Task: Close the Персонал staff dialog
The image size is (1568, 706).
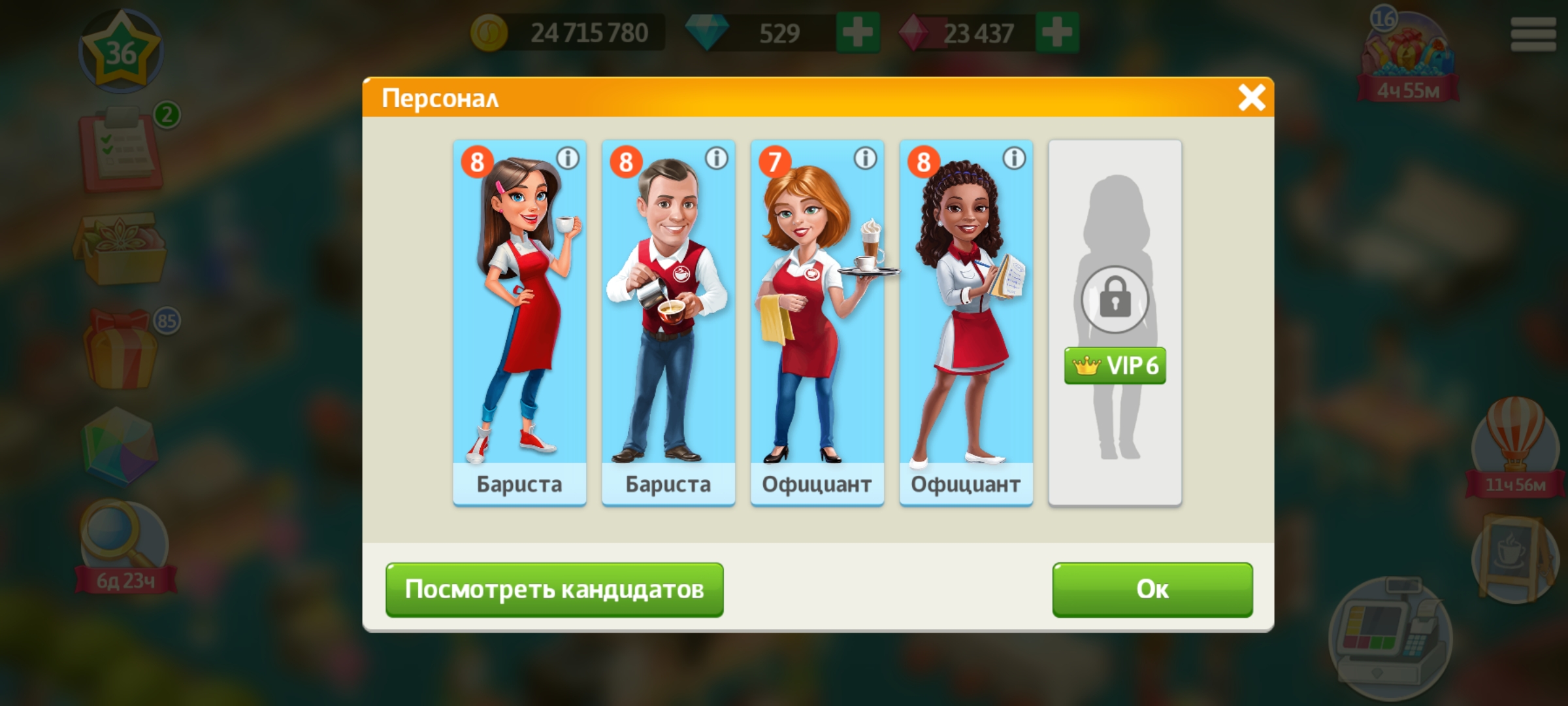Action: pos(1251,98)
